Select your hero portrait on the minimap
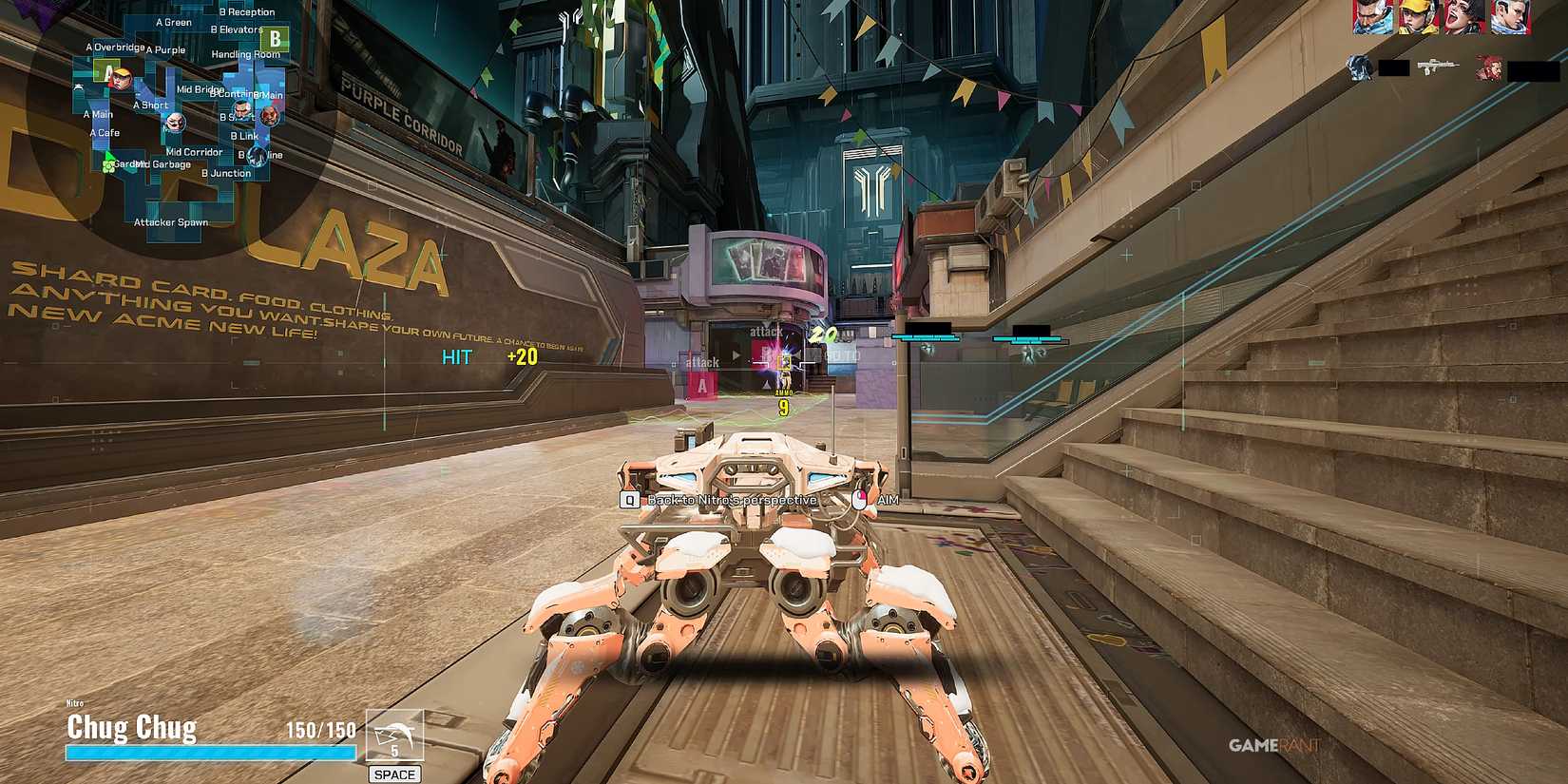Screen dimensions: 1568x784 [x=122, y=79]
